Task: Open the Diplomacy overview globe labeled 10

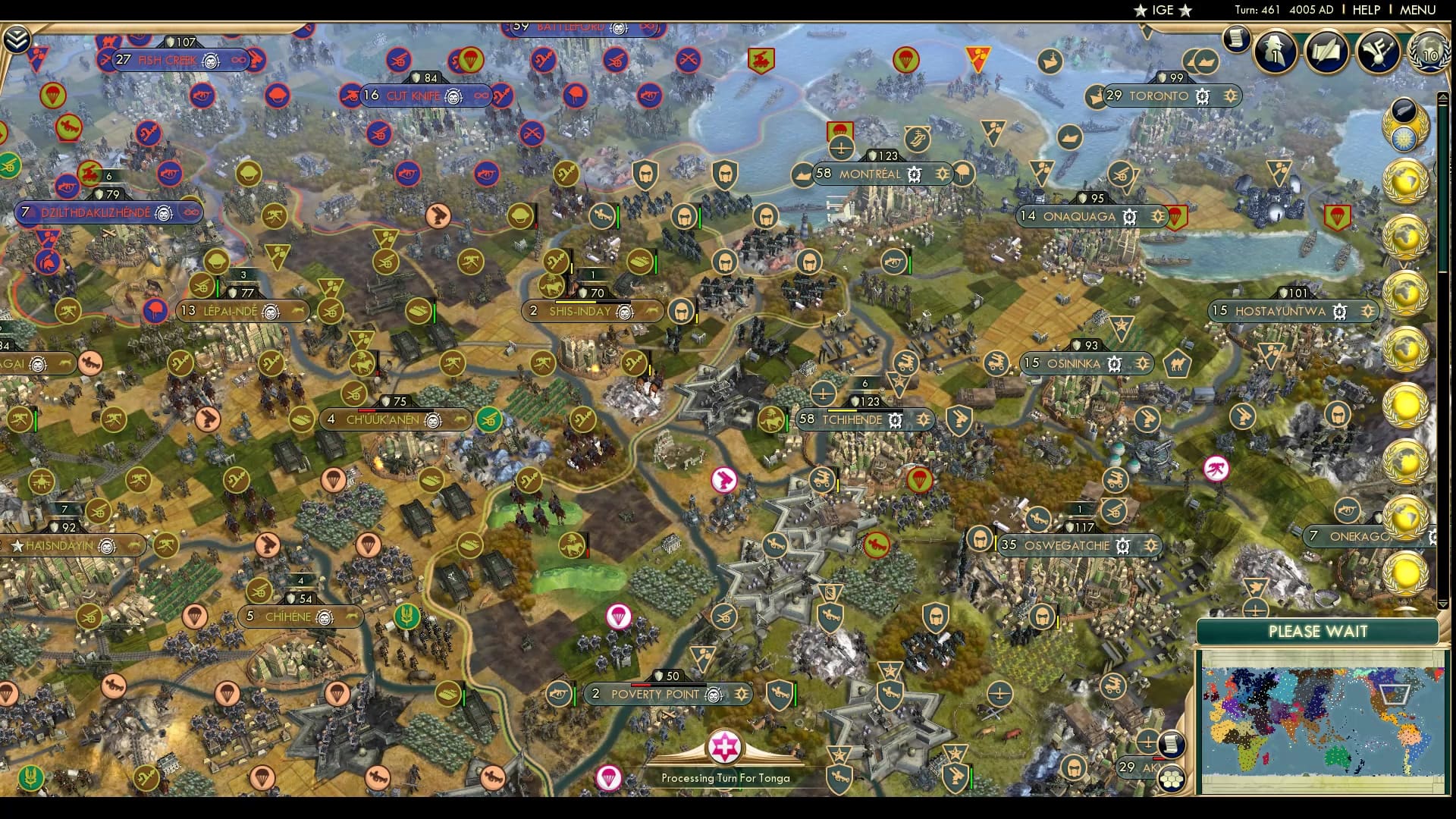Action: pos(1429,53)
